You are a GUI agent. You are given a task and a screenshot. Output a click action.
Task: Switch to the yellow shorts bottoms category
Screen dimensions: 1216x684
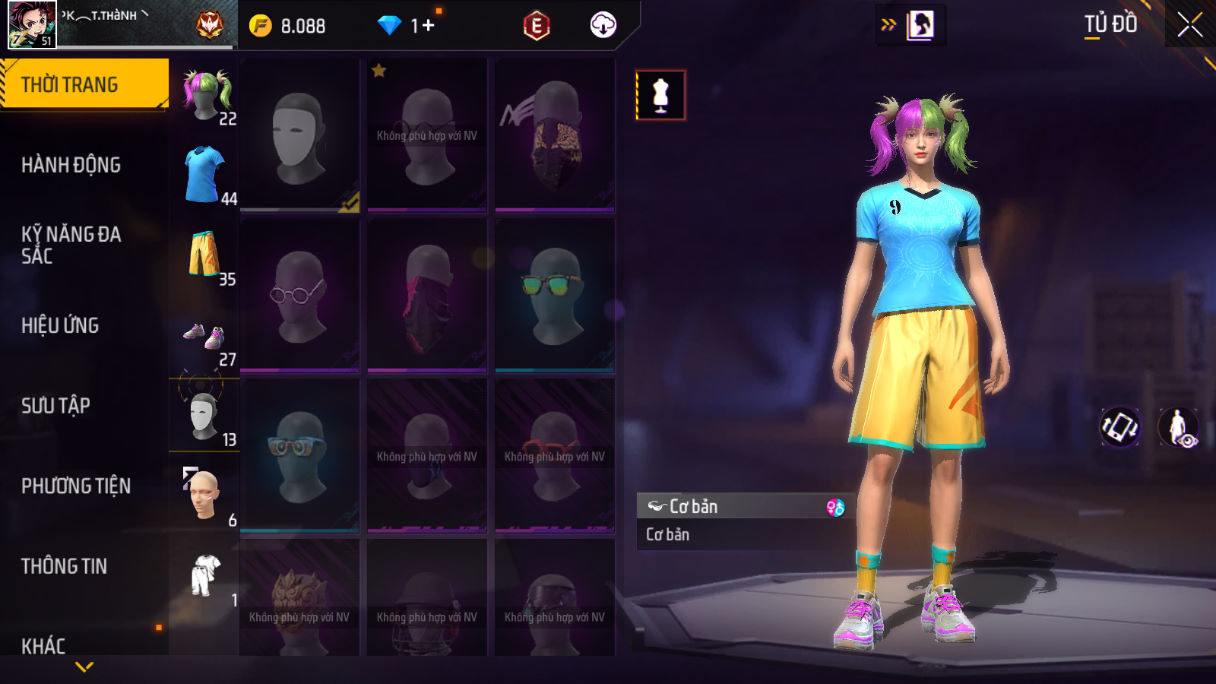[204, 255]
